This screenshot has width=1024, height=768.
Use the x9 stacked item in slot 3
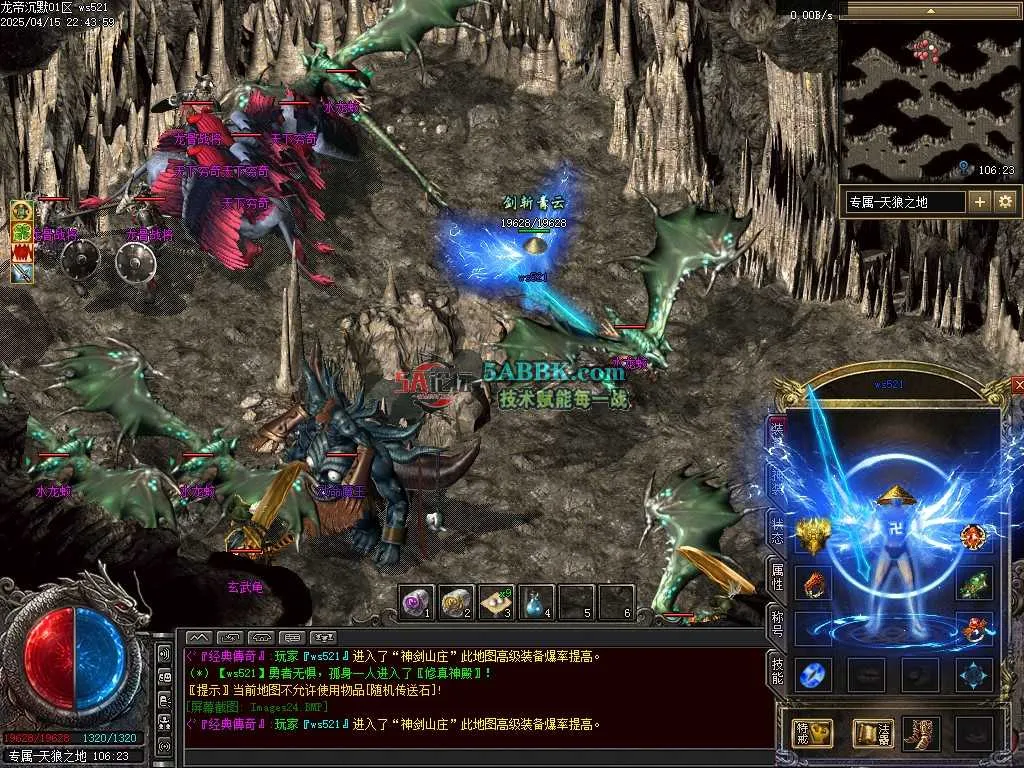pos(496,601)
